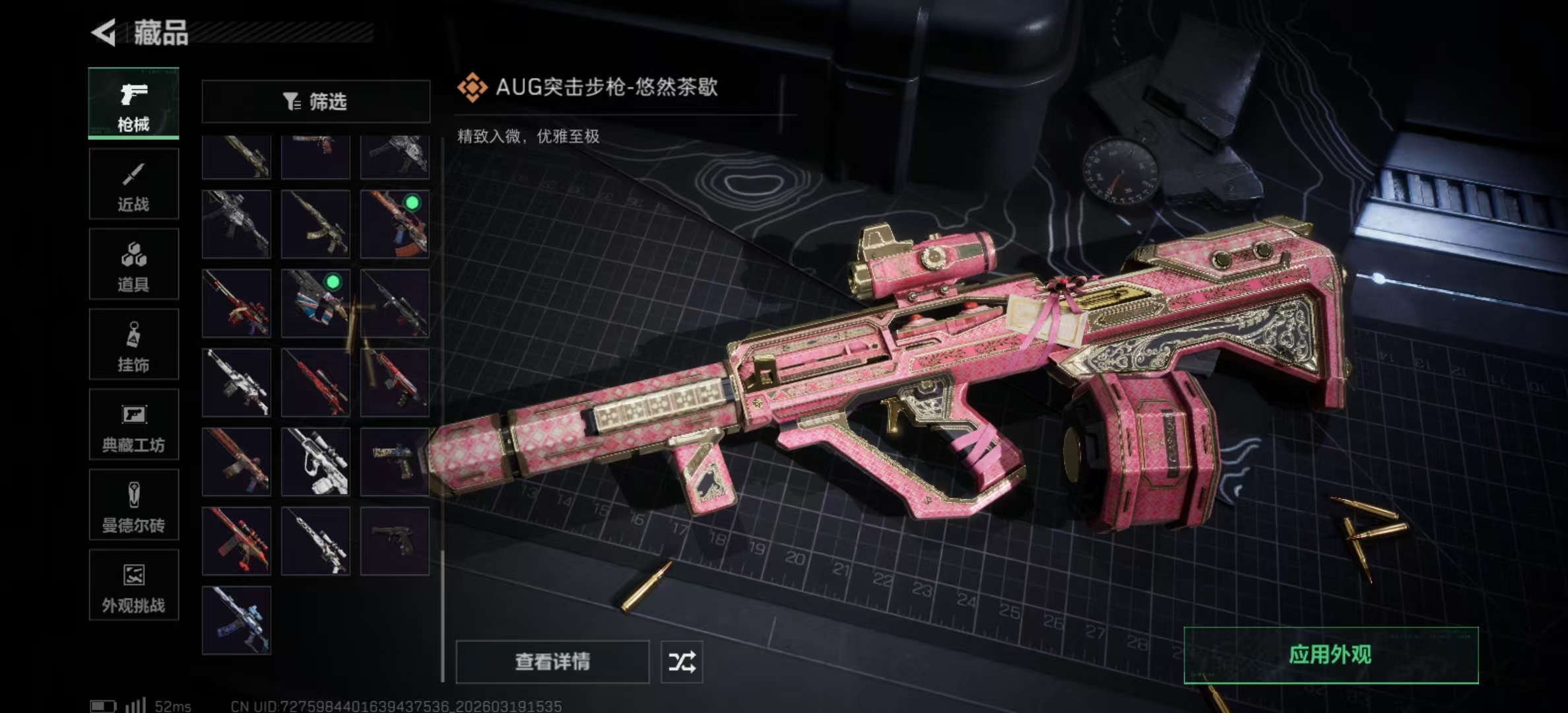Open the 筛选 filter panel
The height and width of the screenshot is (713, 1568).
[x=316, y=101]
